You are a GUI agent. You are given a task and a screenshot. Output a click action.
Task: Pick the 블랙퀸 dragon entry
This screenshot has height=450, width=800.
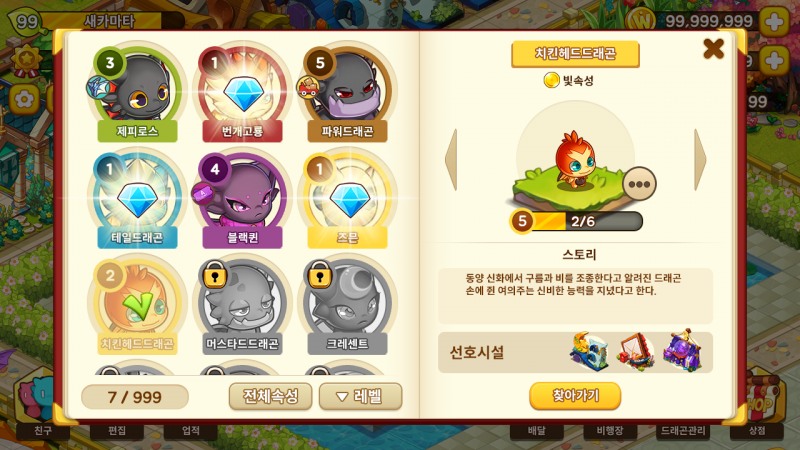[240, 200]
